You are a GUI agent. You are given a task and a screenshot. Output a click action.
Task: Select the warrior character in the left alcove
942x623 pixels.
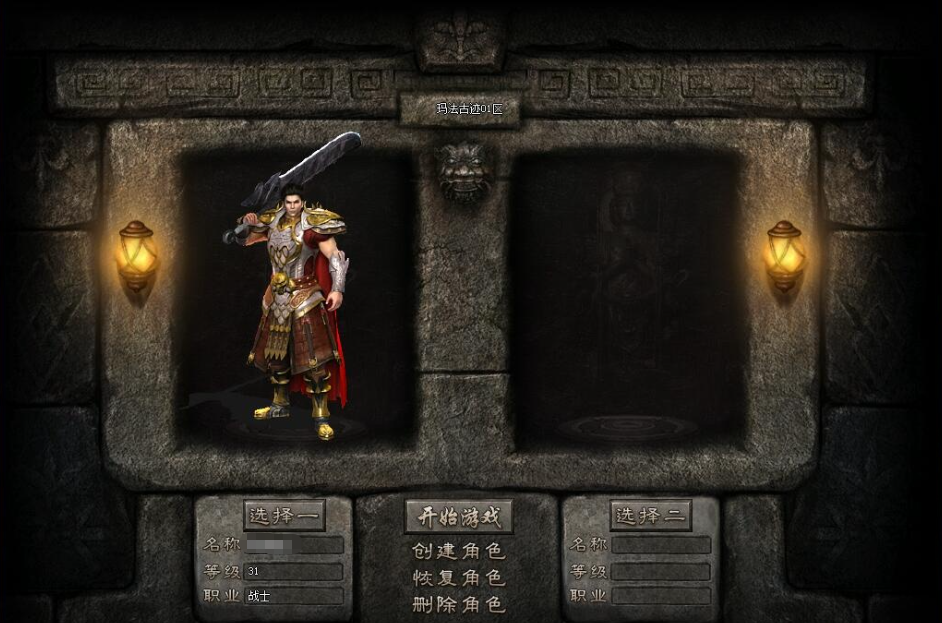tap(295, 300)
